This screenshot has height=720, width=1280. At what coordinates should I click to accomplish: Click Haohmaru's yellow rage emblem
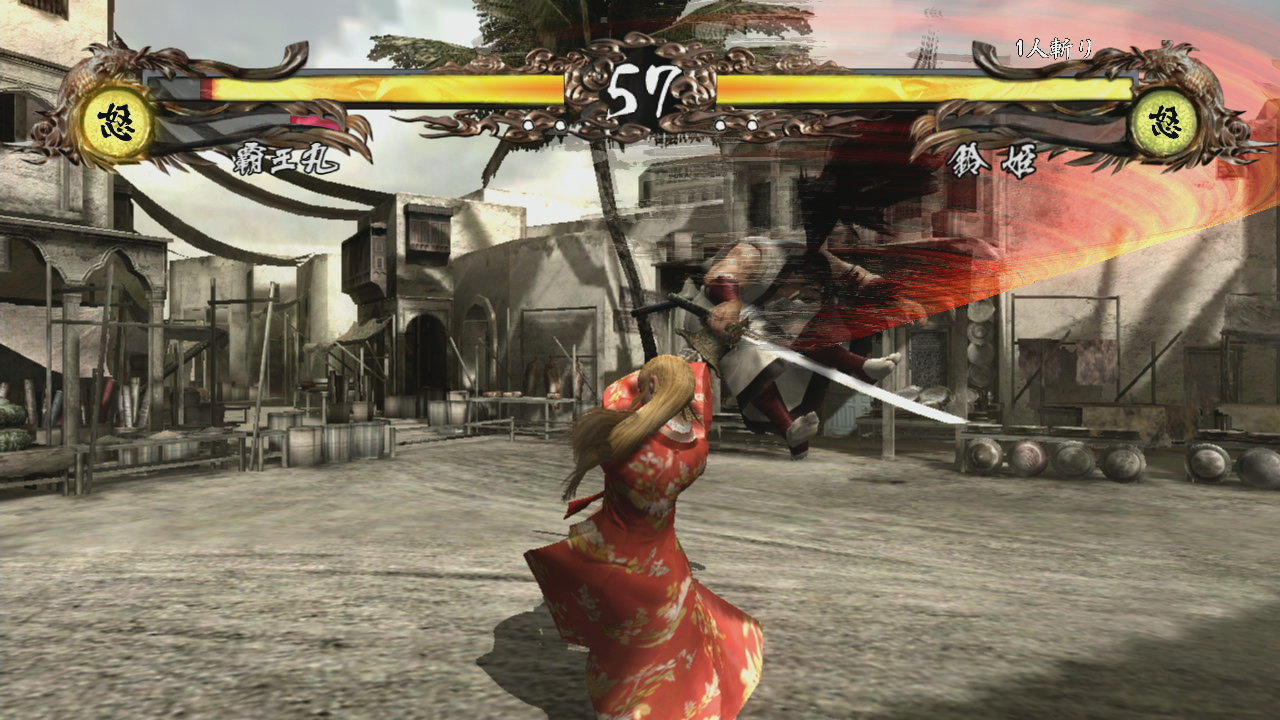117,125
